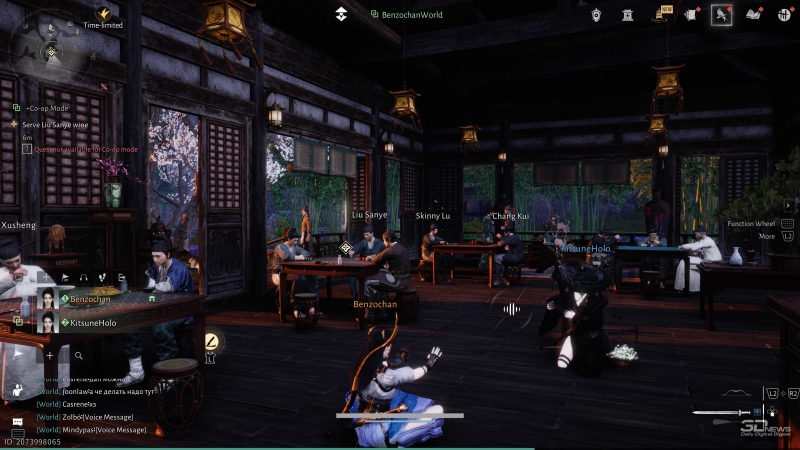Image resolution: width=800 pixels, height=450 pixels.
Task: Toggle the party headphones voice icon
Action: coord(84,277)
